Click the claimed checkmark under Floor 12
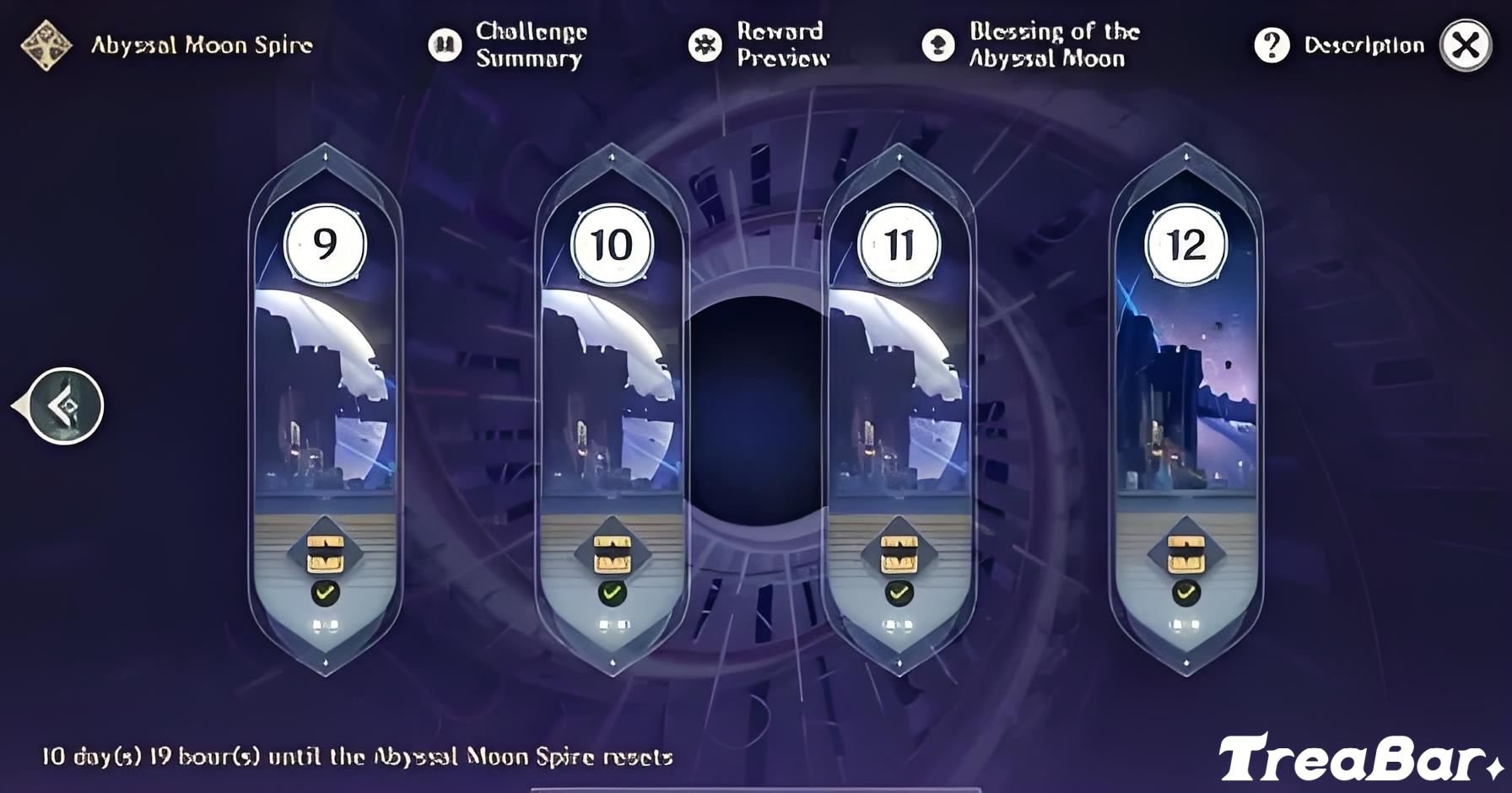This screenshot has height=793, width=1512. coord(1188,593)
